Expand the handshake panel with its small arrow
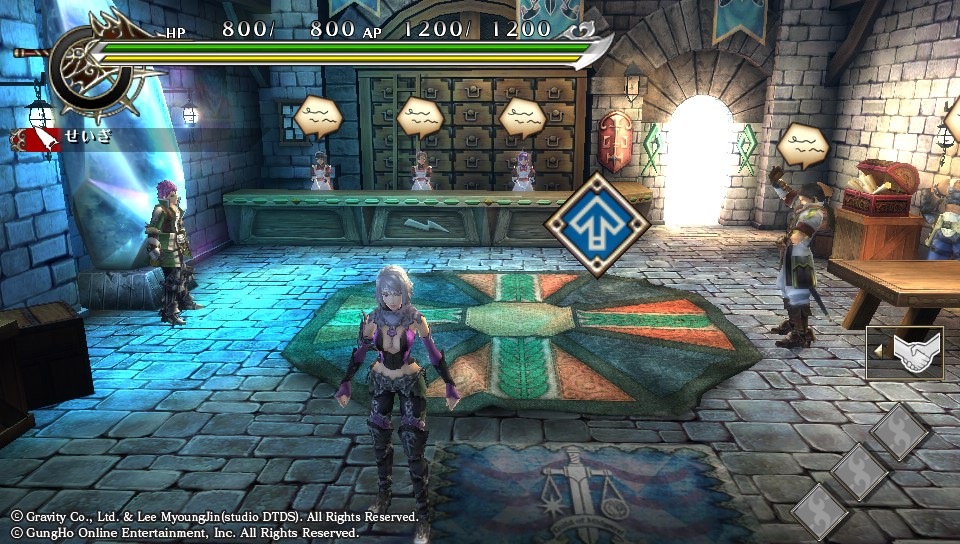This screenshot has width=960, height=544. [x=877, y=351]
